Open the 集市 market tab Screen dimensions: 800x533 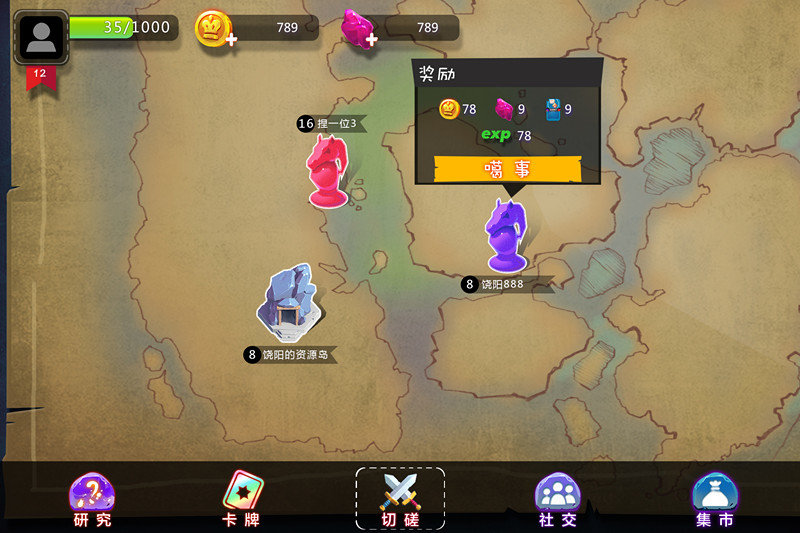pyautogui.click(x=714, y=499)
